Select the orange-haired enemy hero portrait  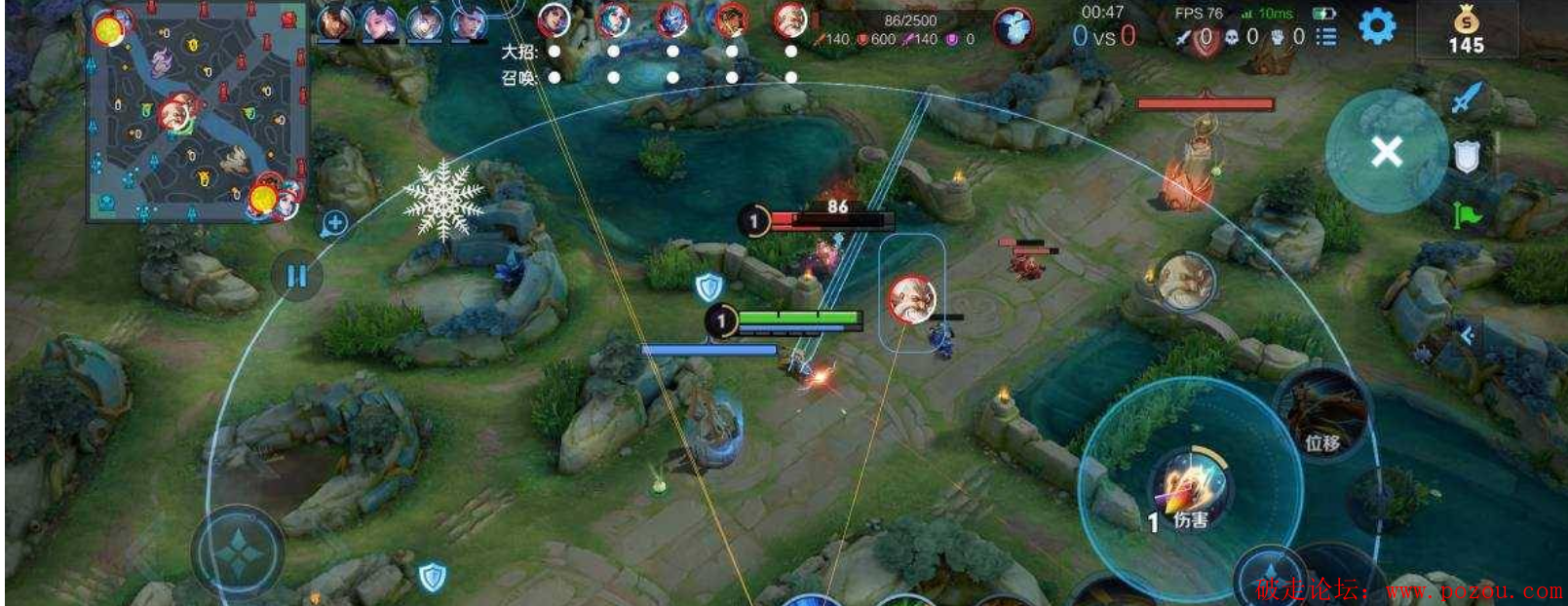pyautogui.click(x=731, y=19)
